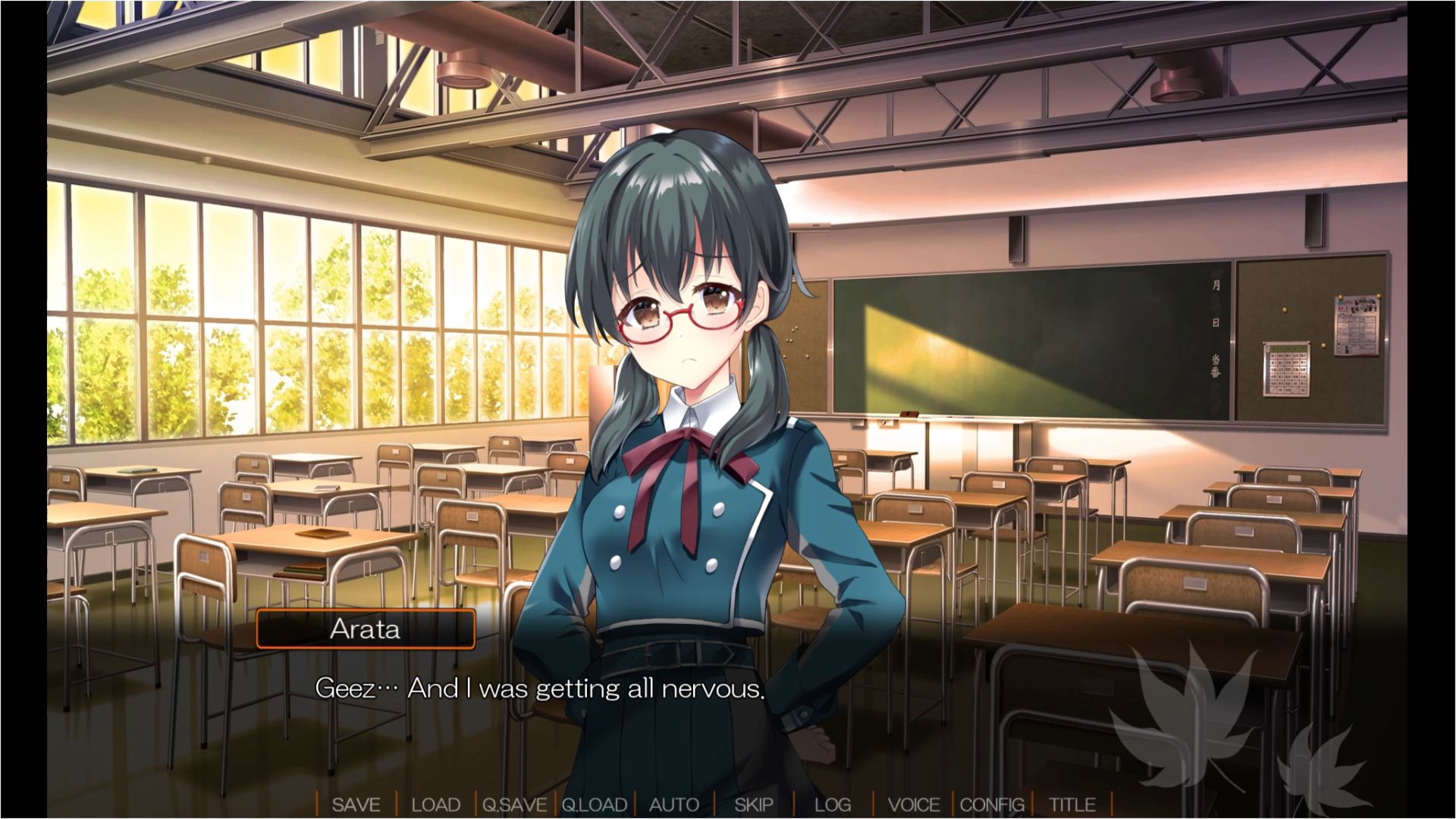Return to TITLE screen

[x=1071, y=805]
